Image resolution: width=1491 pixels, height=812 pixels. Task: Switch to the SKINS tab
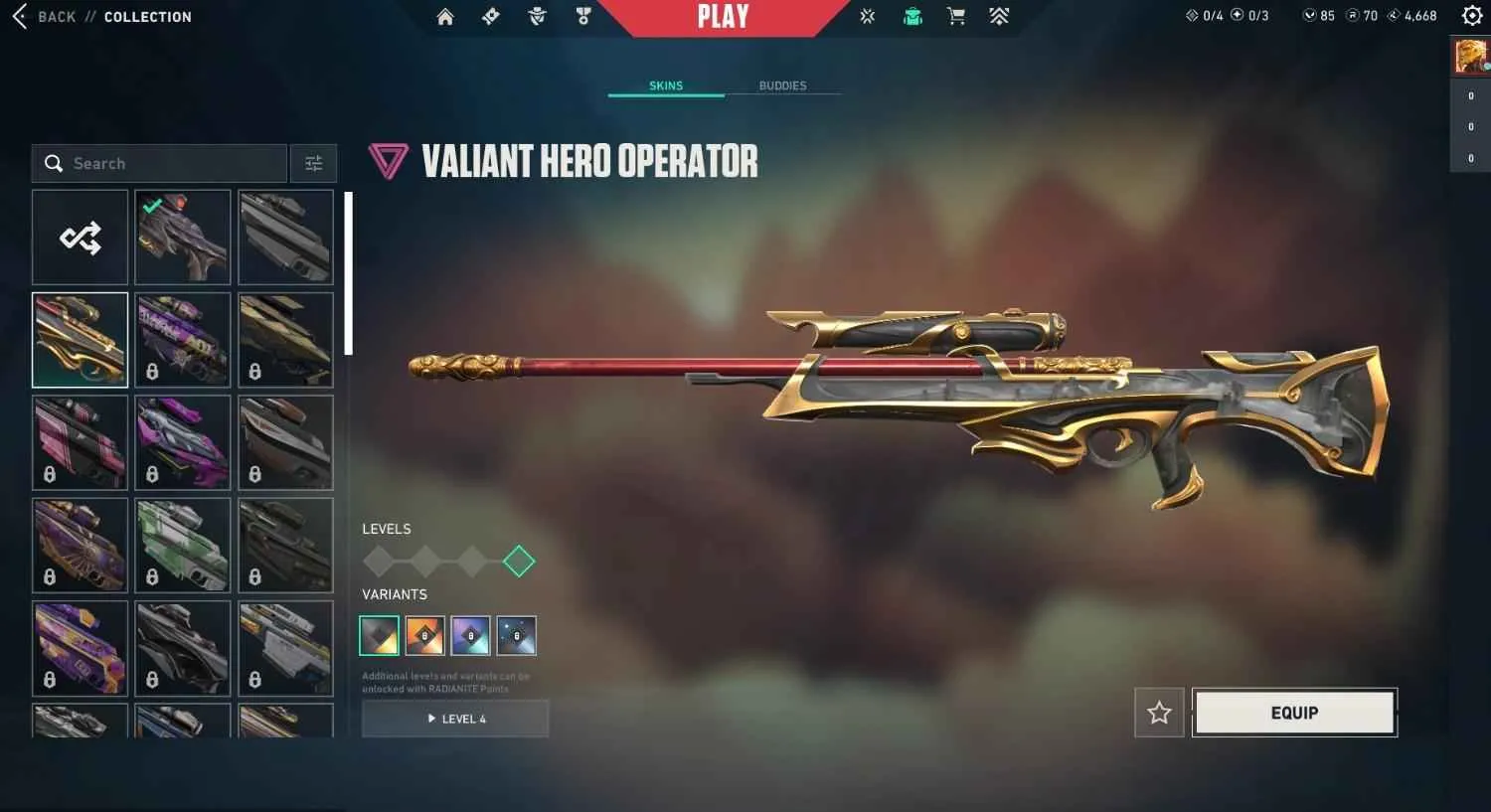point(665,85)
